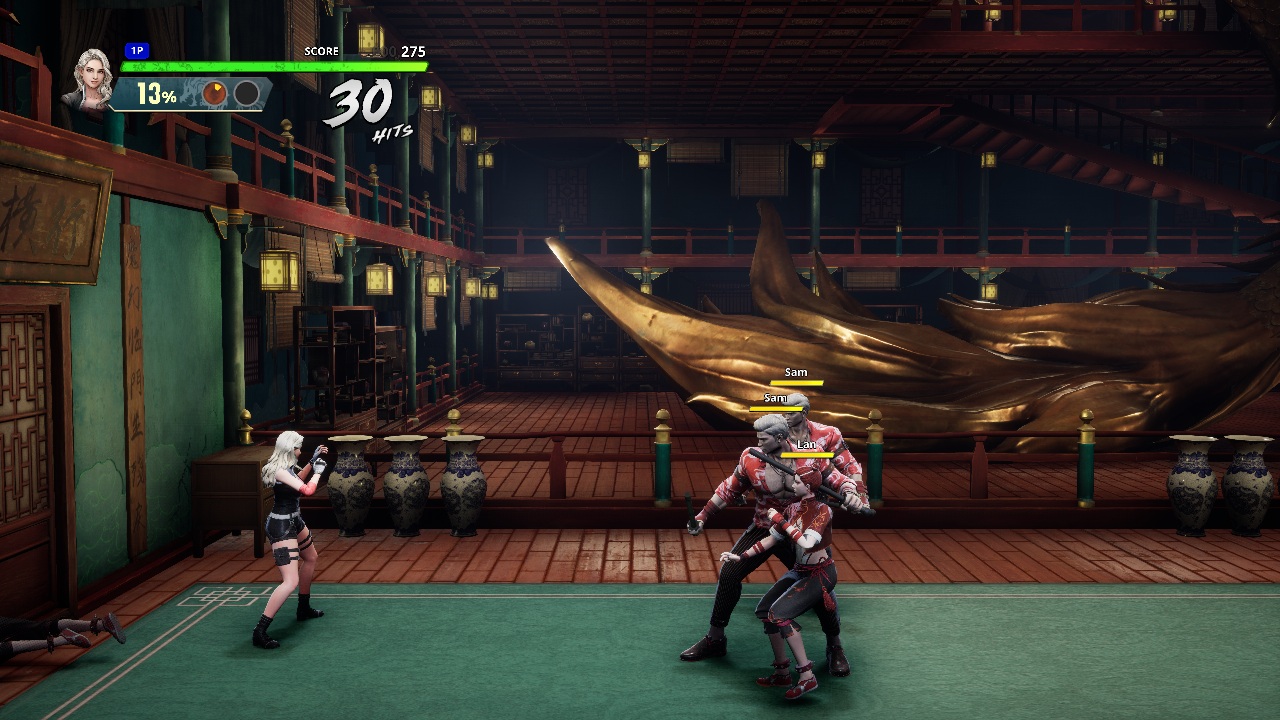Click the blonde fighter's player portrait
Viewport: 1280px width, 720px height.
coord(88,78)
